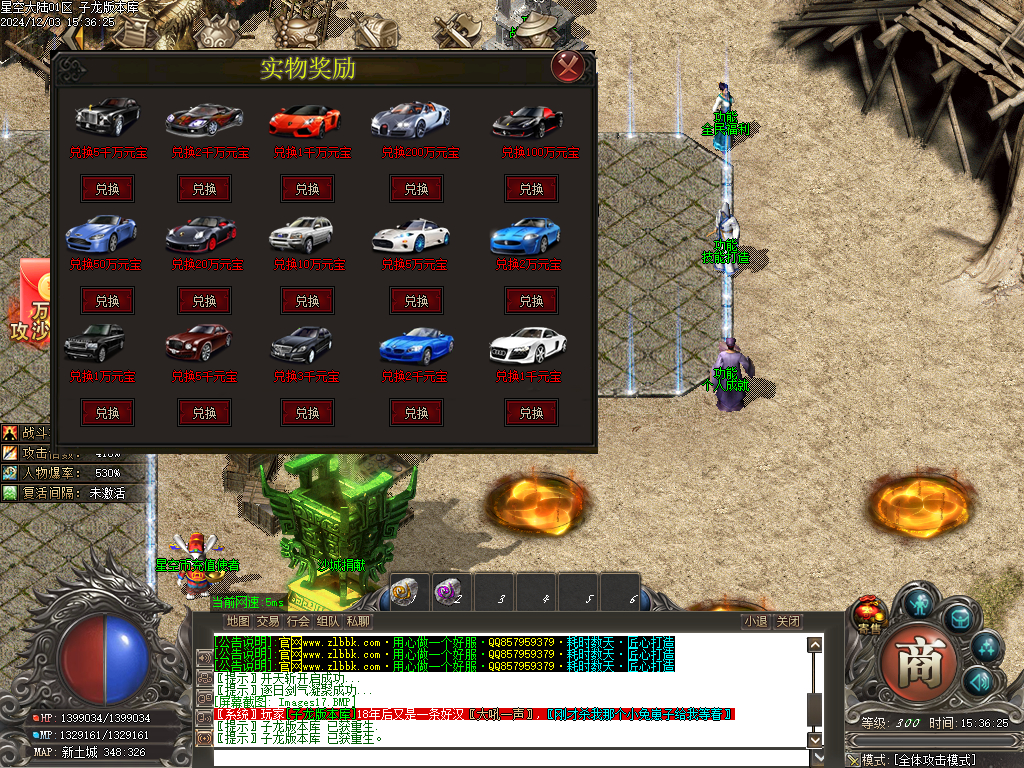Click 兑换 under the 1千万元宝 orange car
Viewport: 1024px width, 768px height.
pos(307,189)
